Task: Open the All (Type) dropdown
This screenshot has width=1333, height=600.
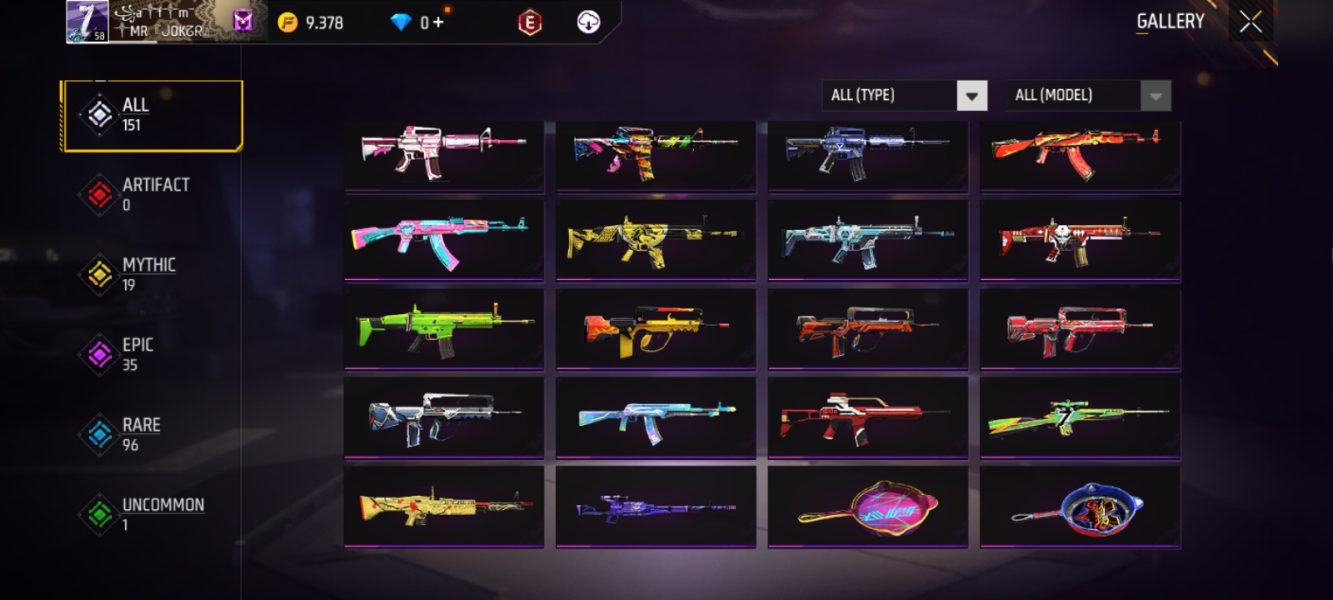Action: (904, 95)
